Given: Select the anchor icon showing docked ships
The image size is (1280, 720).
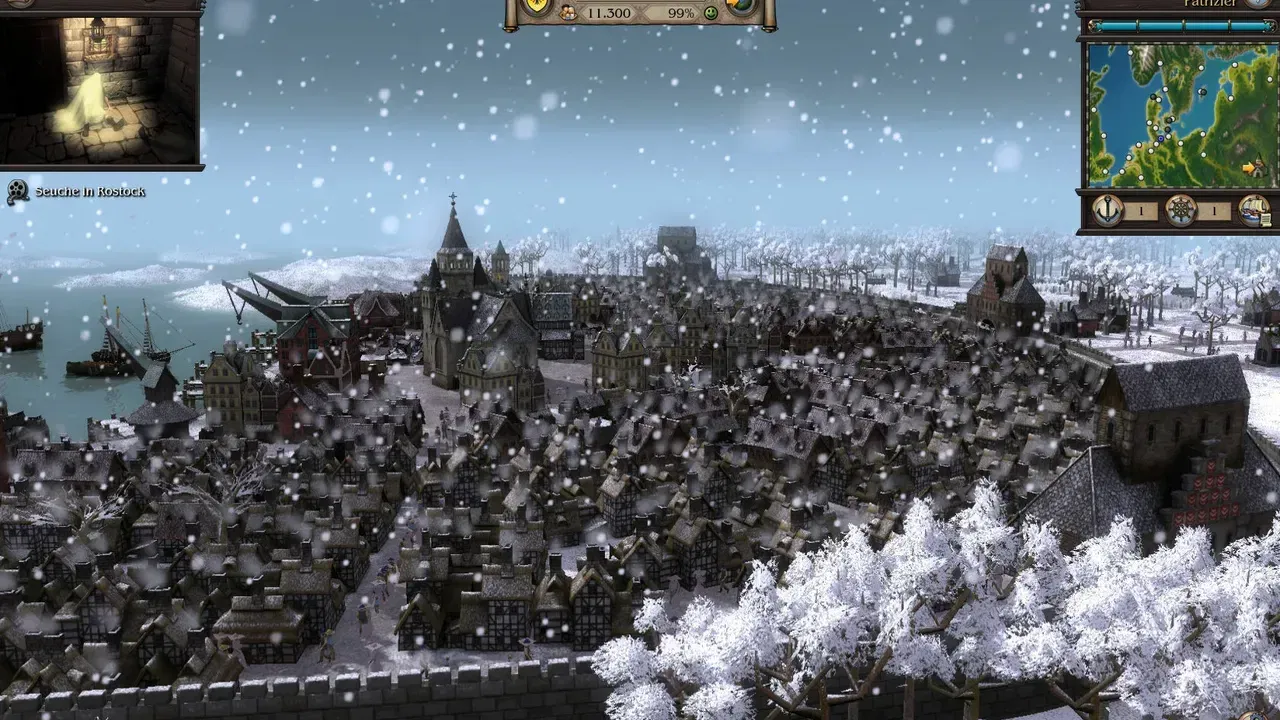Looking at the screenshot, I should pyautogui.click(x=1107, y=212).
